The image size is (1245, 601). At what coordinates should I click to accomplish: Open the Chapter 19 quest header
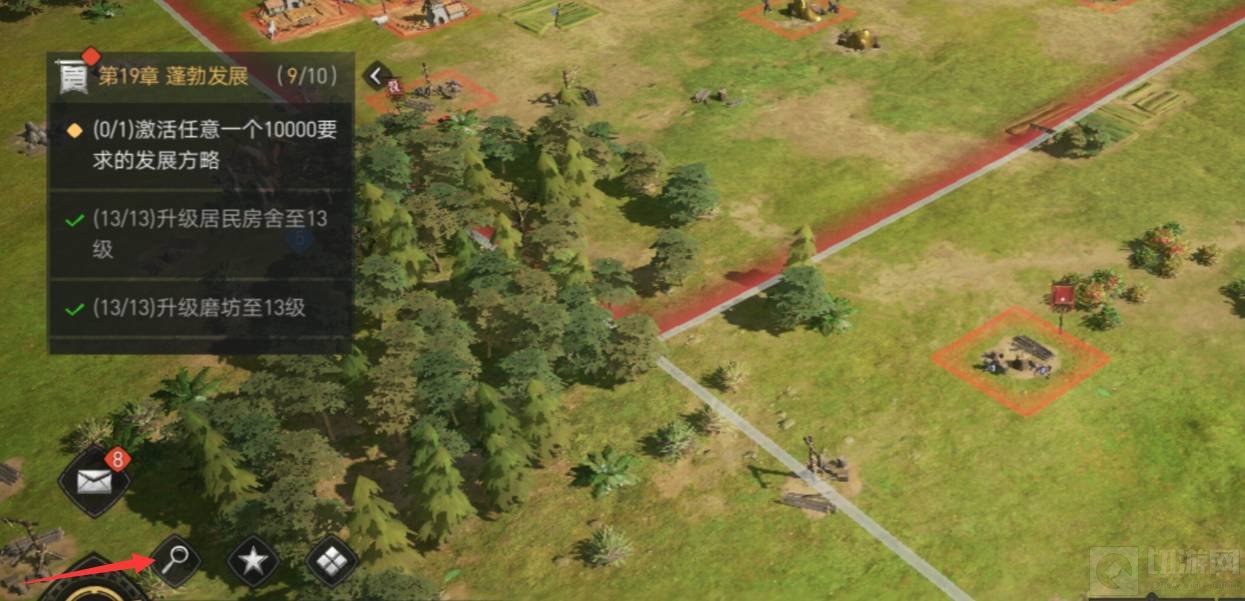coord(200,77)
